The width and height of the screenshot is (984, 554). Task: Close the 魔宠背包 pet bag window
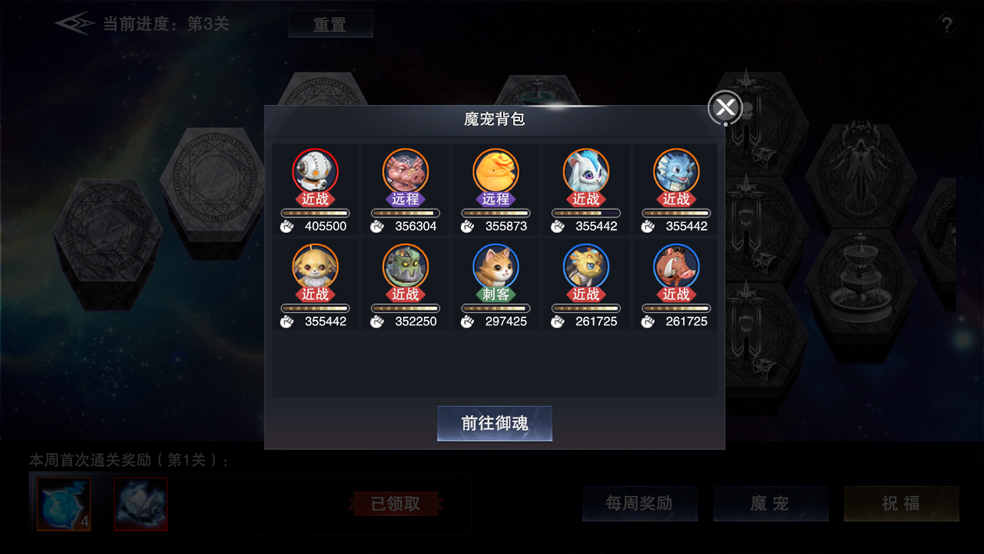725,108
